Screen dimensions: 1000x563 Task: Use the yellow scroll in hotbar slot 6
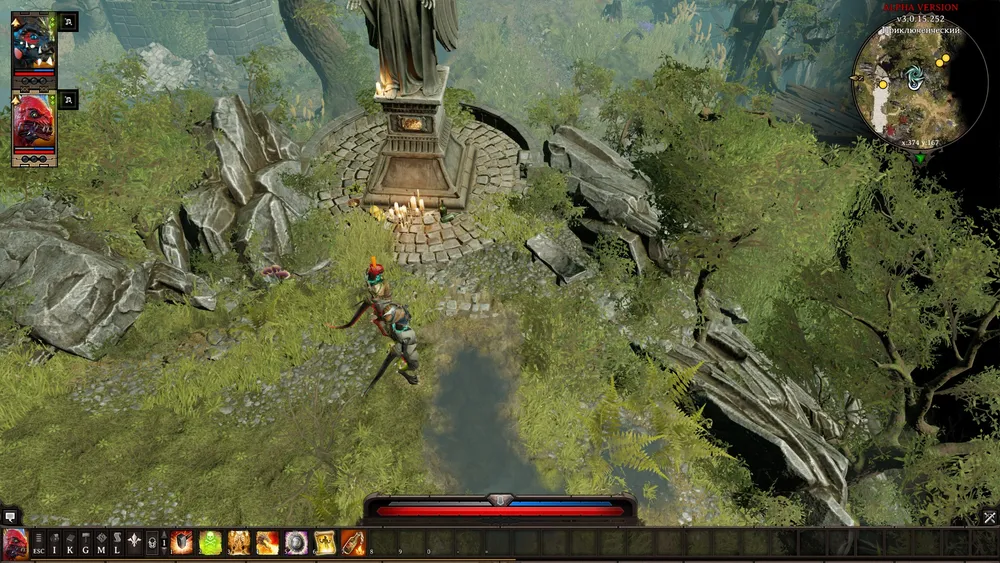pos(324,543)
